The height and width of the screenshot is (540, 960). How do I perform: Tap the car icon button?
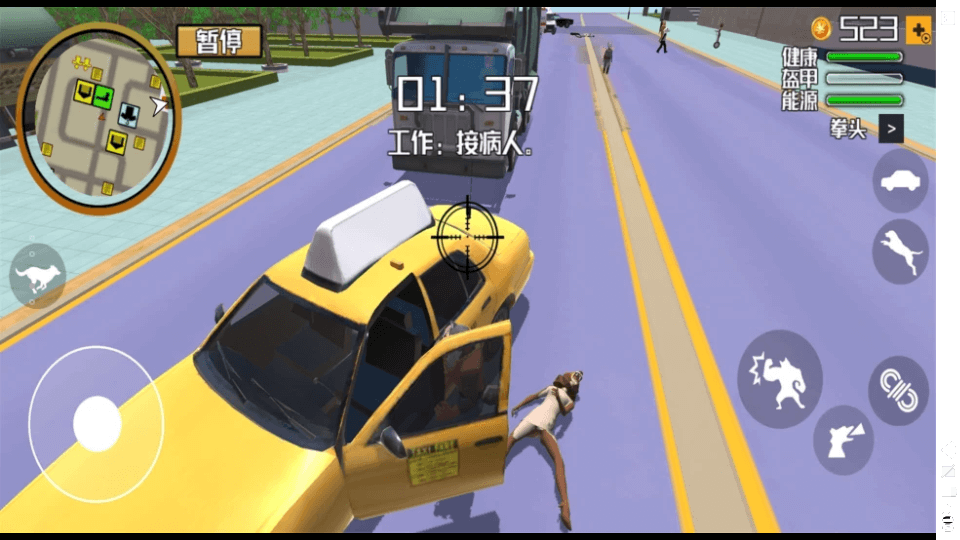click(x=900, y=181)
